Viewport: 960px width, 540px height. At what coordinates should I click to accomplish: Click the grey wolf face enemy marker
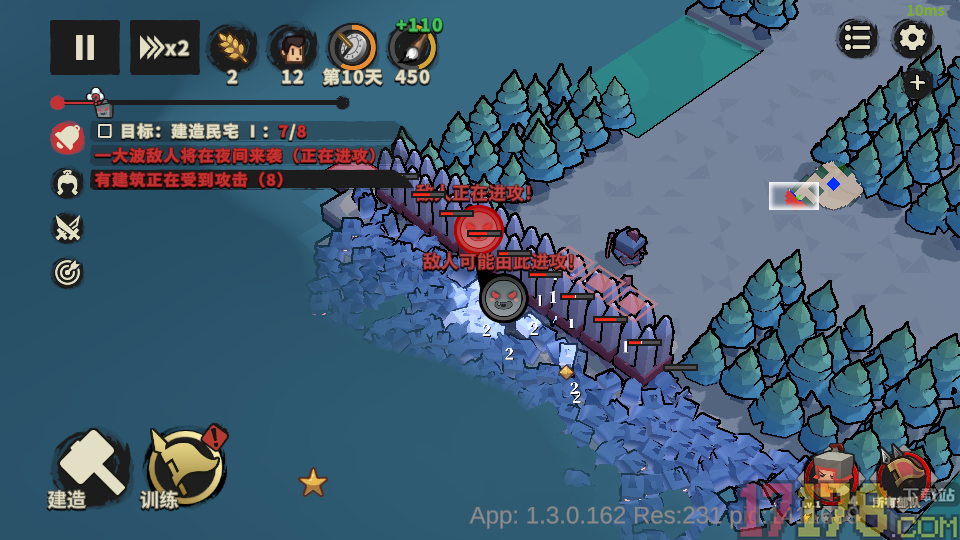503,297
